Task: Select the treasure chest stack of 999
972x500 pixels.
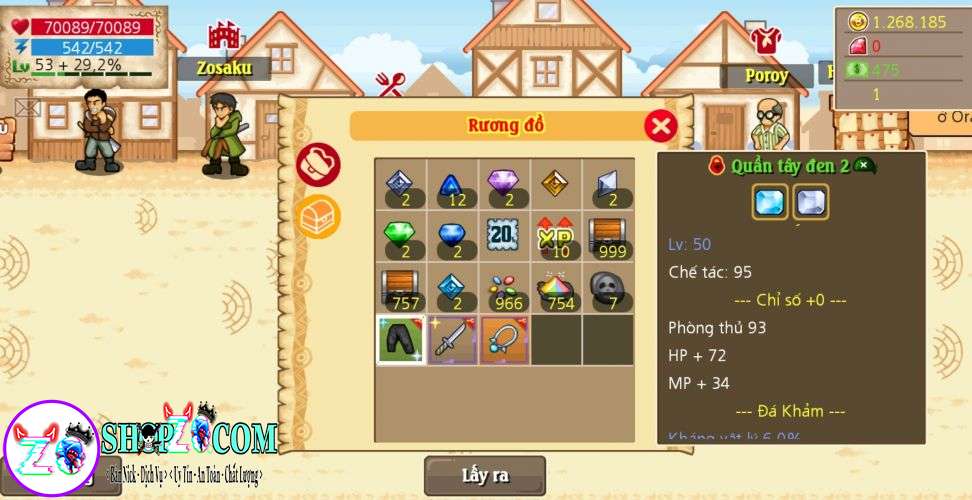Action: [608, 236]
